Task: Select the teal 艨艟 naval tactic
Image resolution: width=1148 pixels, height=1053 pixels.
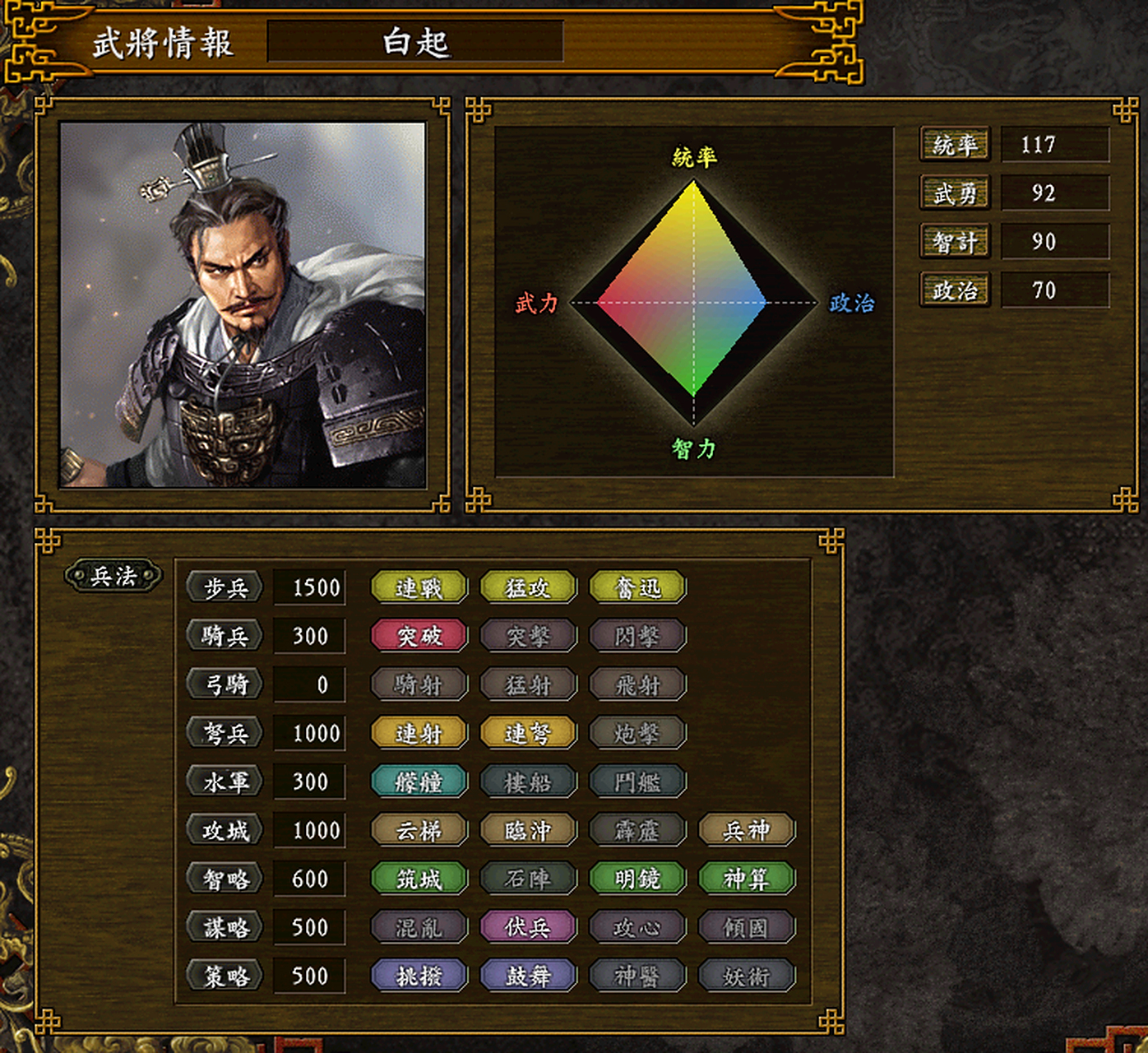Action: pos(419,782)
